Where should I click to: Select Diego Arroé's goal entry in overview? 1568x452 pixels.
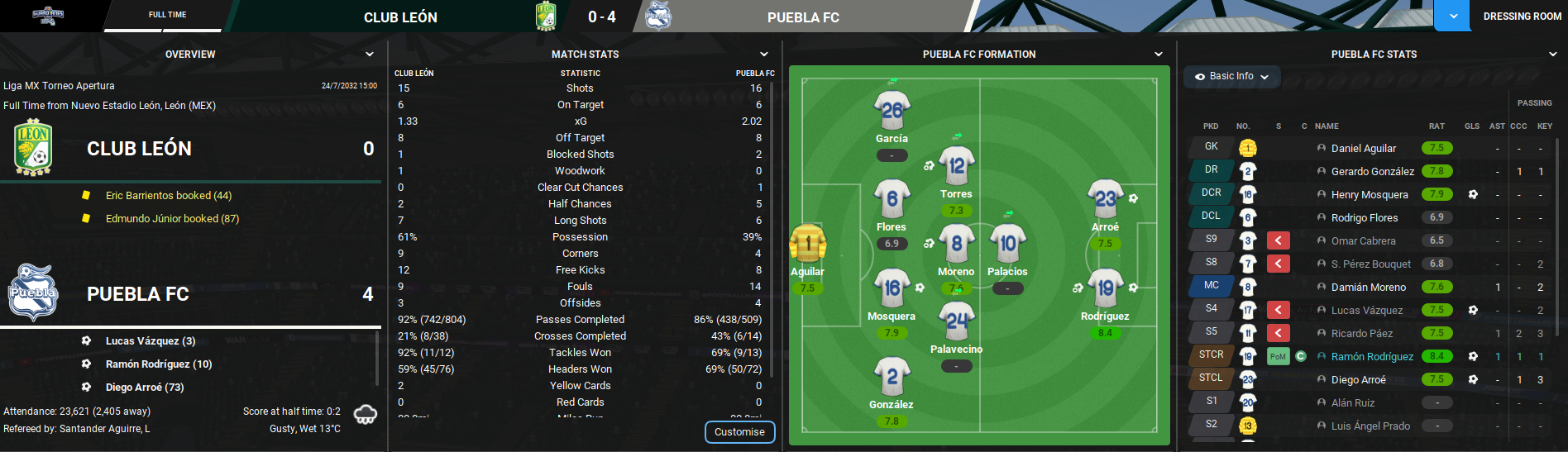coord(145,388)
